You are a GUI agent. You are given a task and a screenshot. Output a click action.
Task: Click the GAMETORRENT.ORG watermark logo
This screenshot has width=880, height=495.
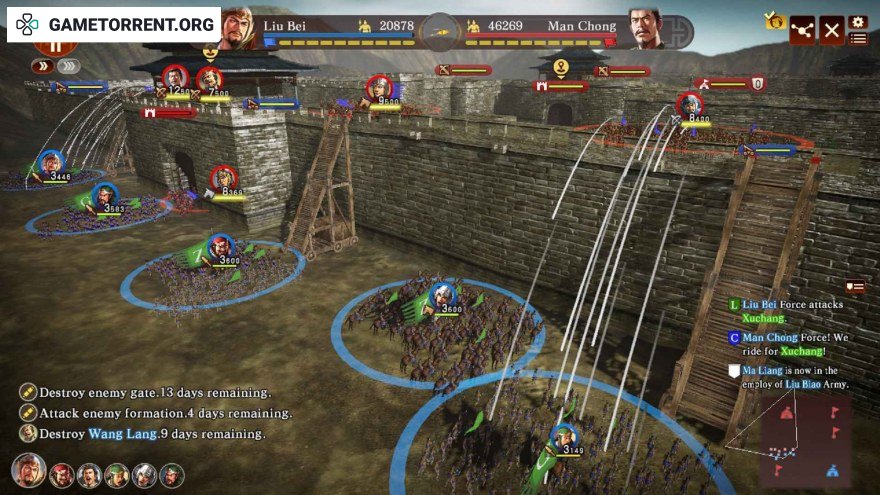point(114,23)
